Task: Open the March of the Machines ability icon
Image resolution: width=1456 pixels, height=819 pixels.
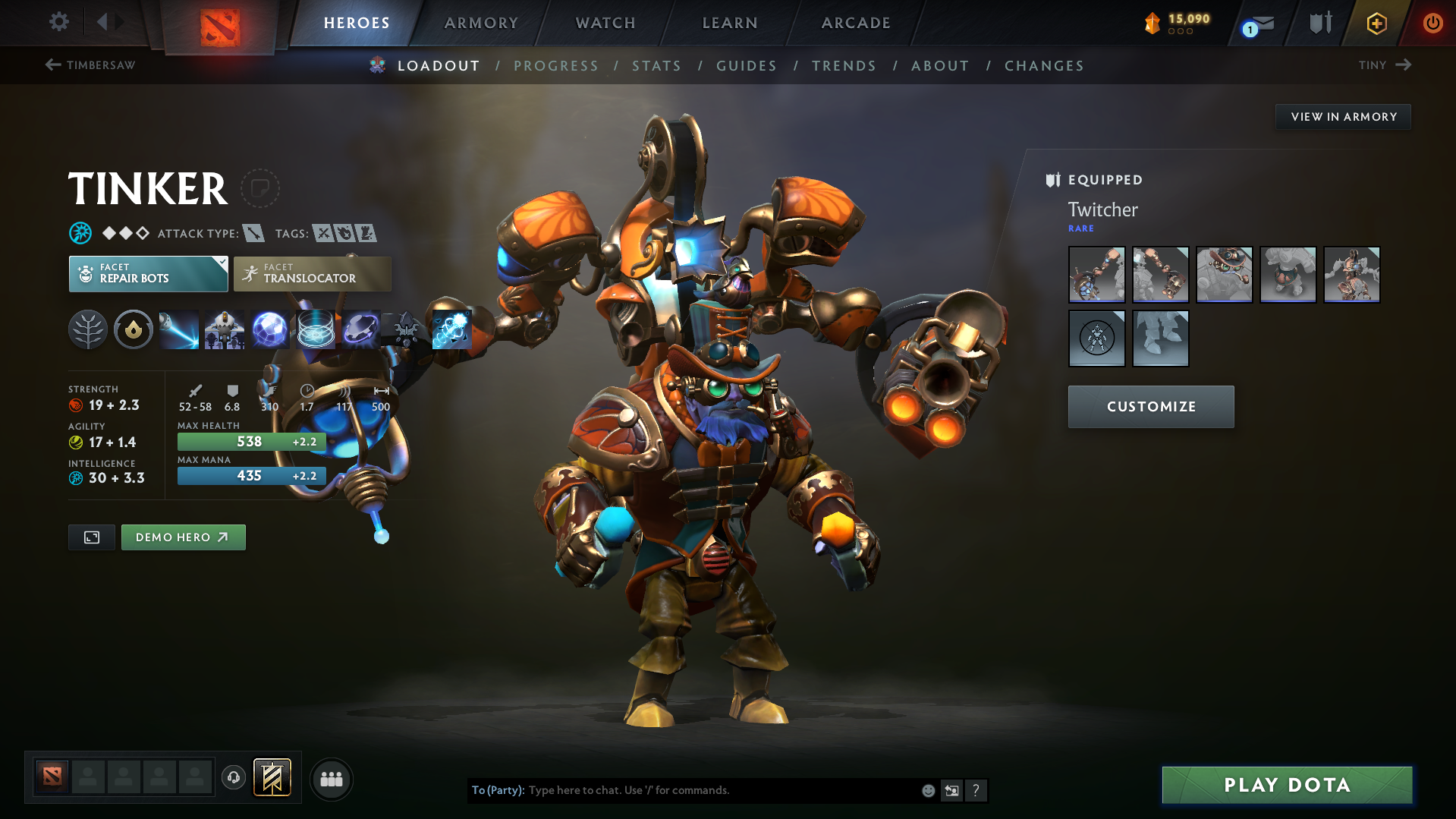Action: [x=225, y=329]
